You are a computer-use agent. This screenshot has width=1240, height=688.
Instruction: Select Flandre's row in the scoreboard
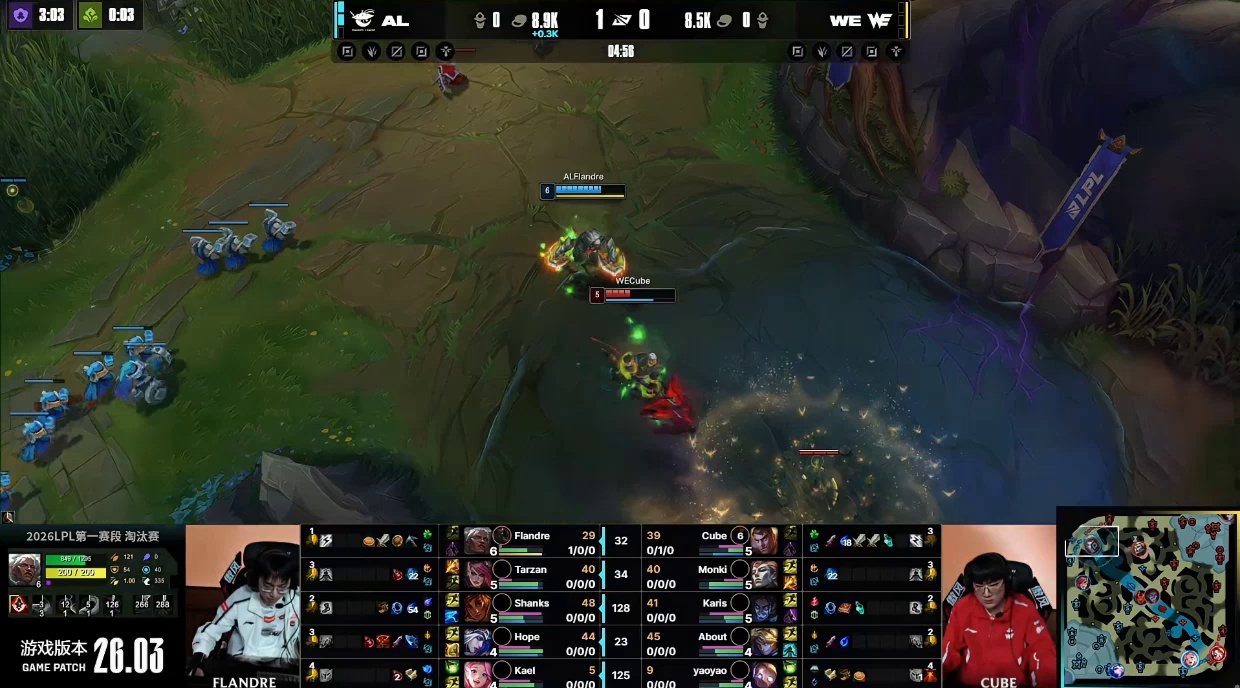pyautogui.click(x=531, y=541)
